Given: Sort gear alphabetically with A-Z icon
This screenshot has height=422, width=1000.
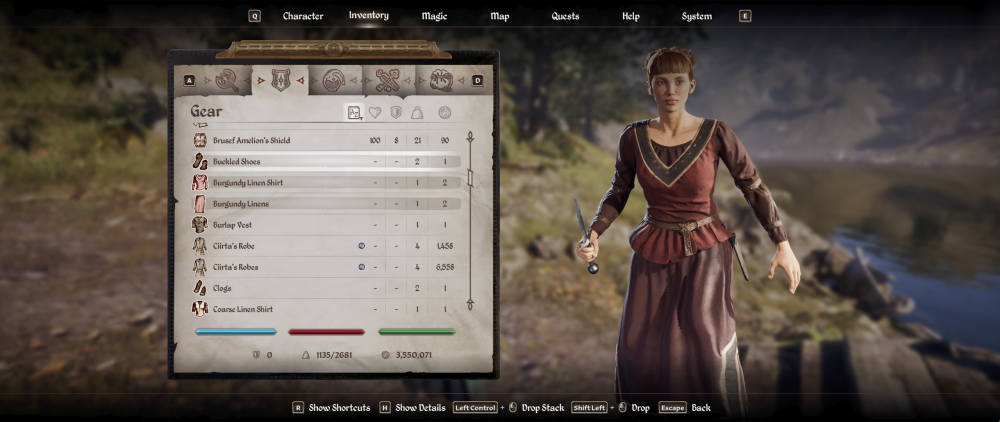Looking at the screenshot, I should 354,113.
